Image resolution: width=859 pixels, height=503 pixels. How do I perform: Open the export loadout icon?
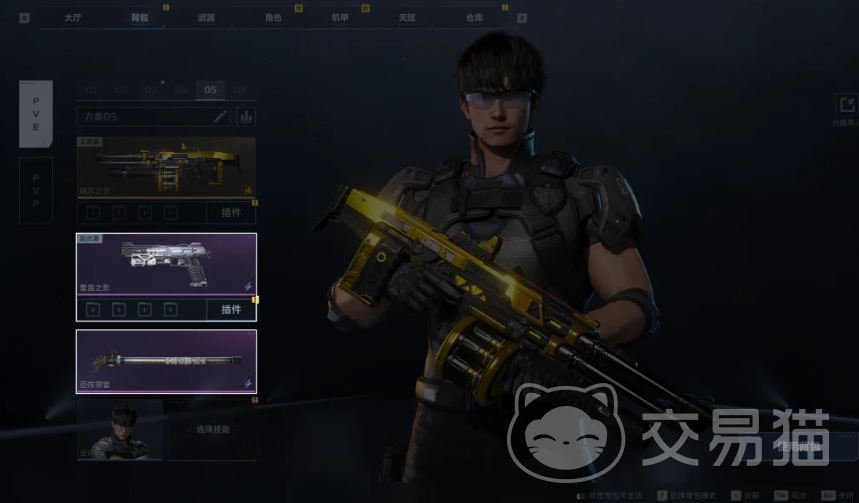click(846, 104)
